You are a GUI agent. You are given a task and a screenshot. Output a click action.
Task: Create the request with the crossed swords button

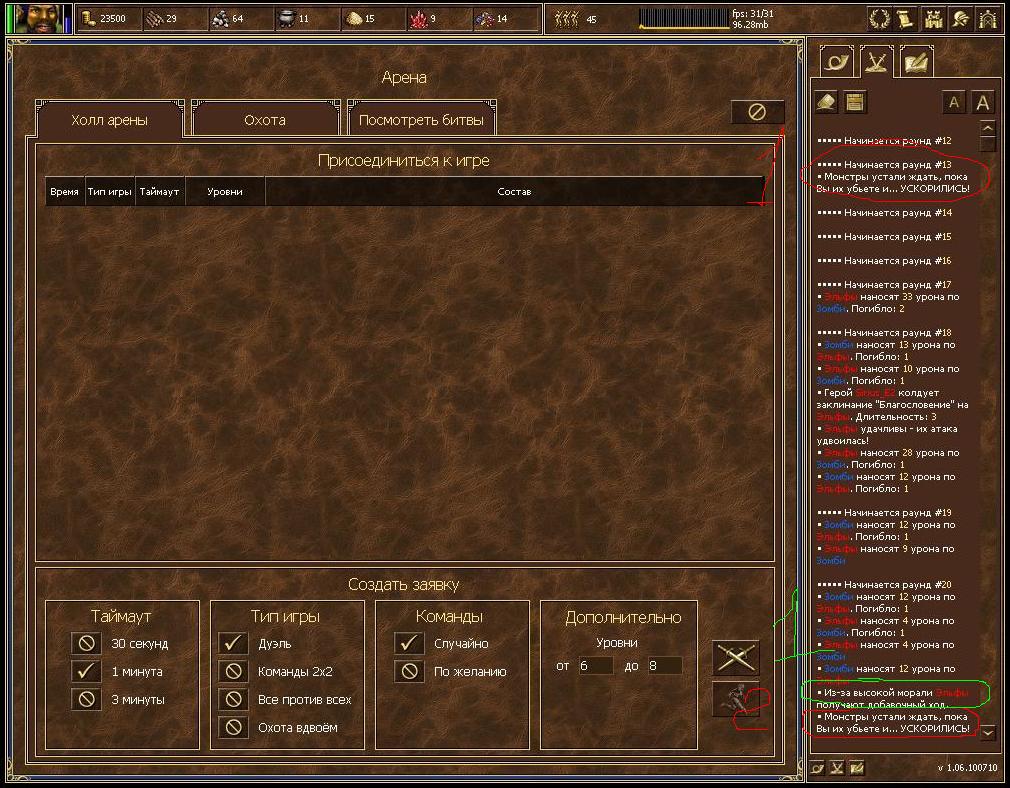pos(736,657)
